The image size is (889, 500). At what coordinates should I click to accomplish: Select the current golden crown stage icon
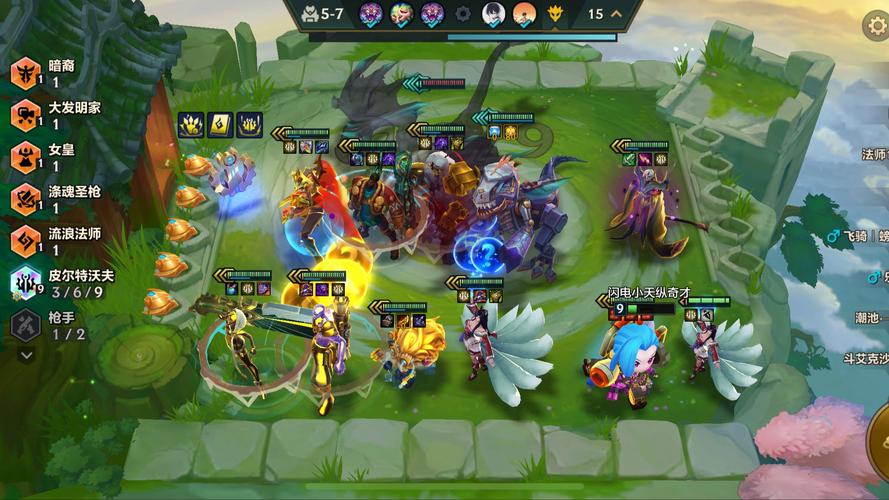pyautogui.click(x=556, y=14)
